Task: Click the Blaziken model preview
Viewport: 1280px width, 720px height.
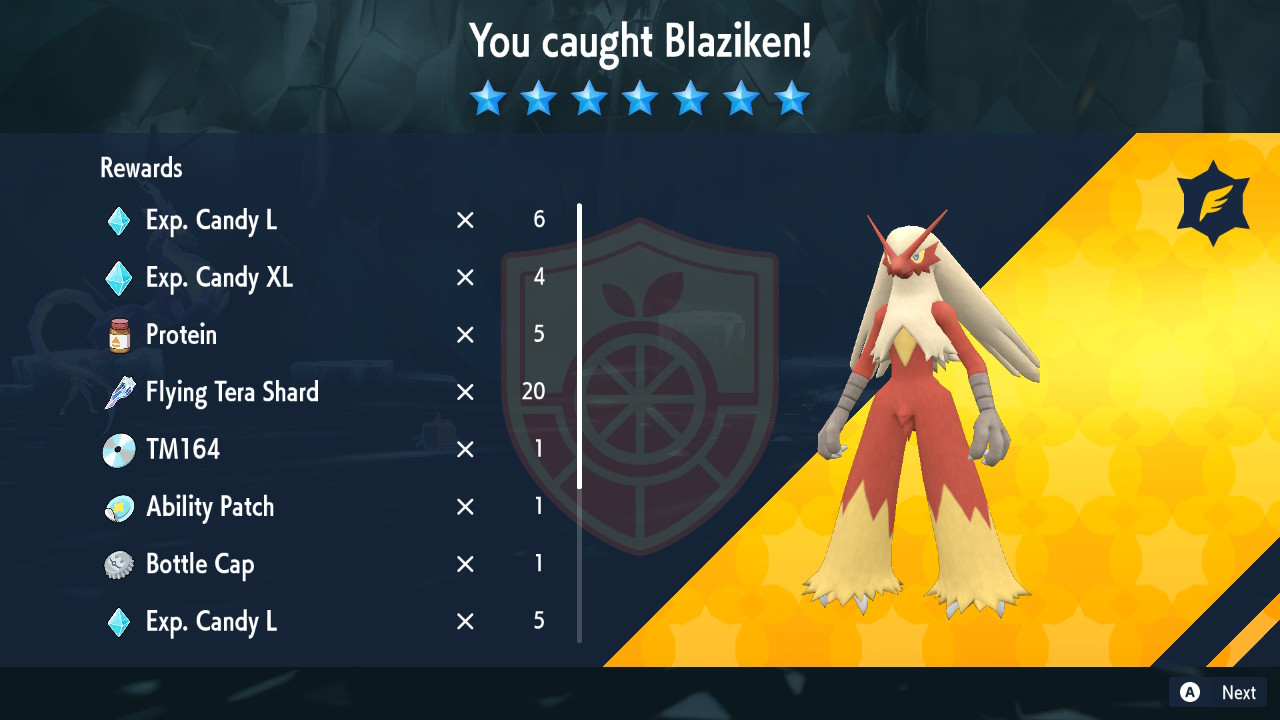Action: [x=920, y=400]
